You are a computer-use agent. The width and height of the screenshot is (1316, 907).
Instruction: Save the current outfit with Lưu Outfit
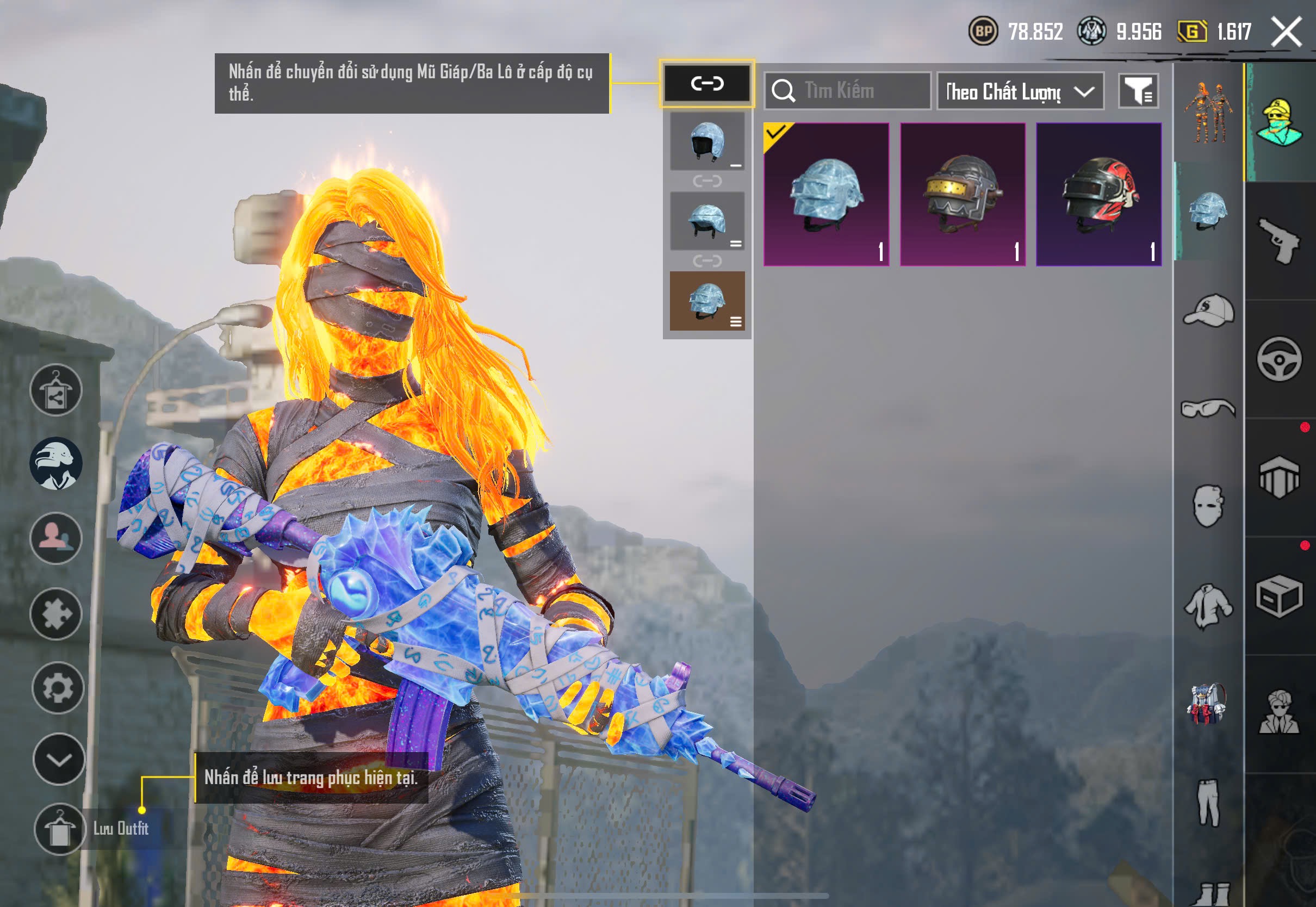[60, 829]
